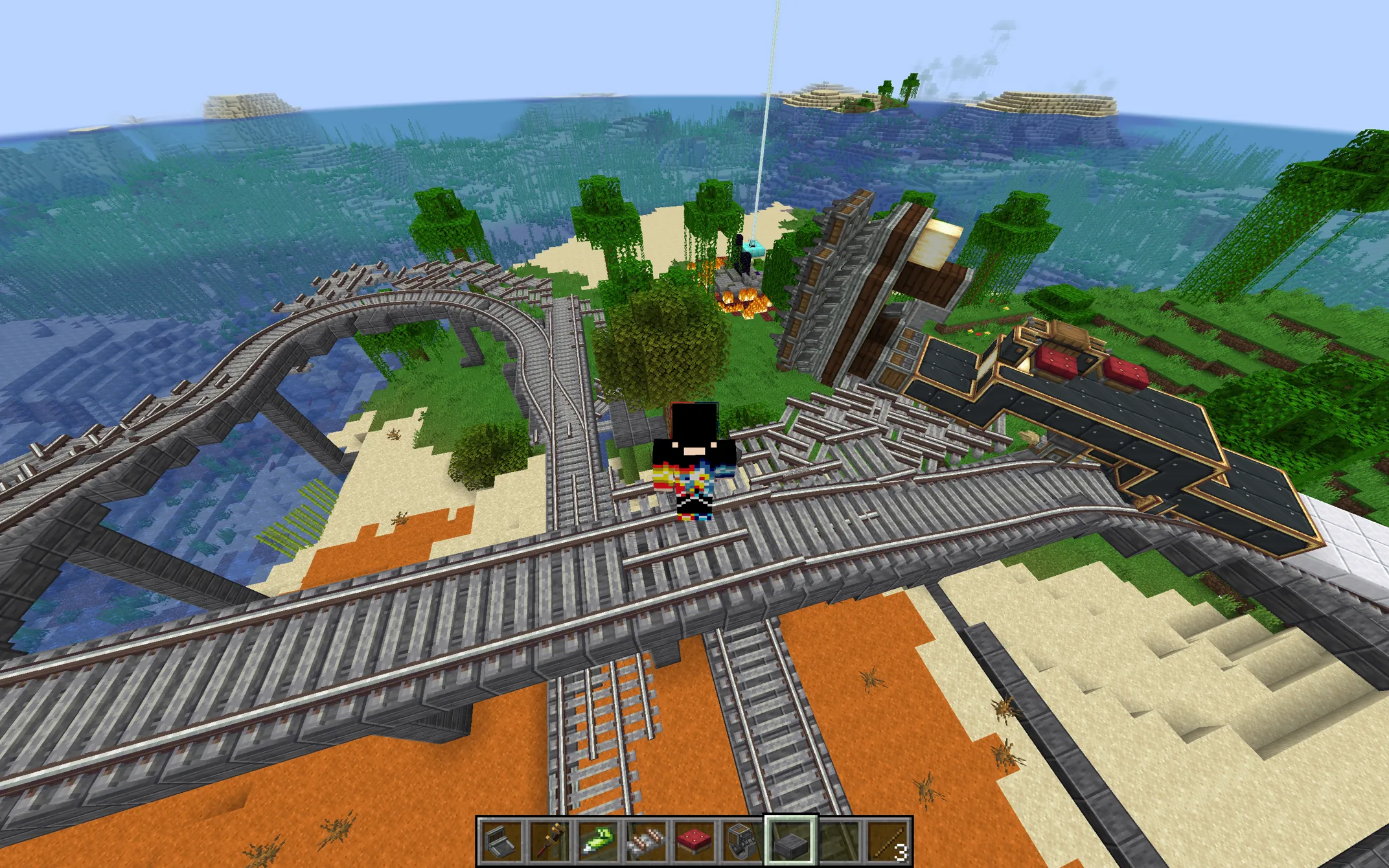Select the stick stack of three
This screenshot has height=868, width=1389.
click(886, 841)
